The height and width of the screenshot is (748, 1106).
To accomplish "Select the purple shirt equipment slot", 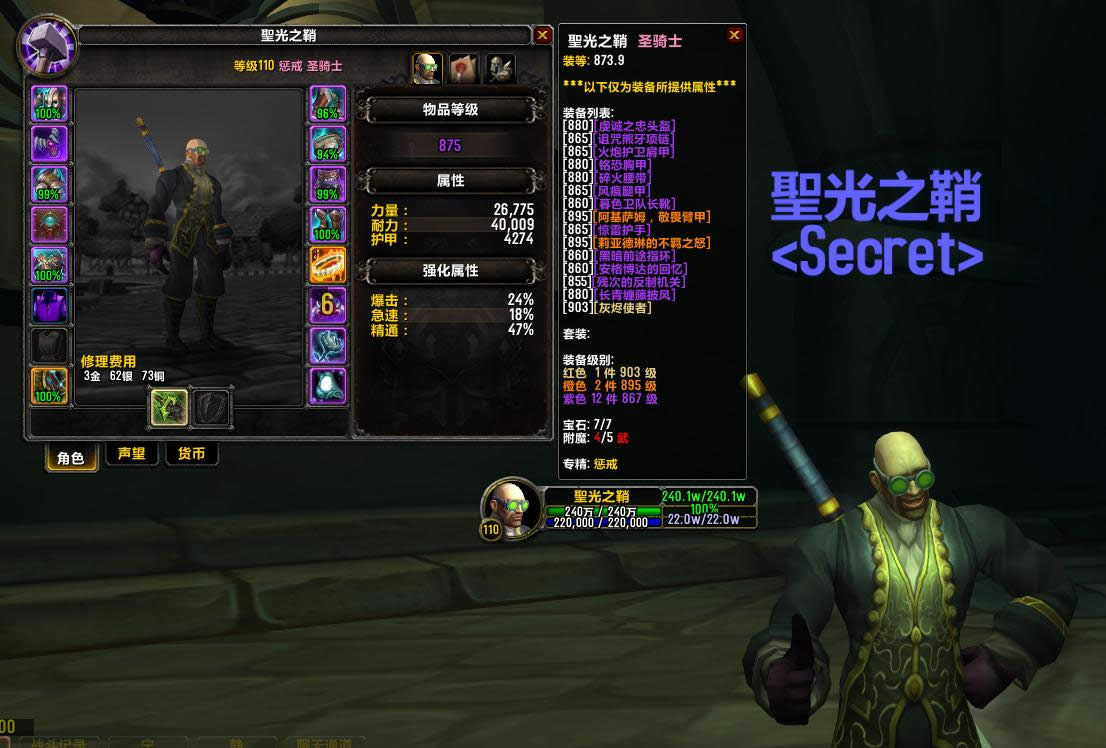I will [x=49, y=306].
